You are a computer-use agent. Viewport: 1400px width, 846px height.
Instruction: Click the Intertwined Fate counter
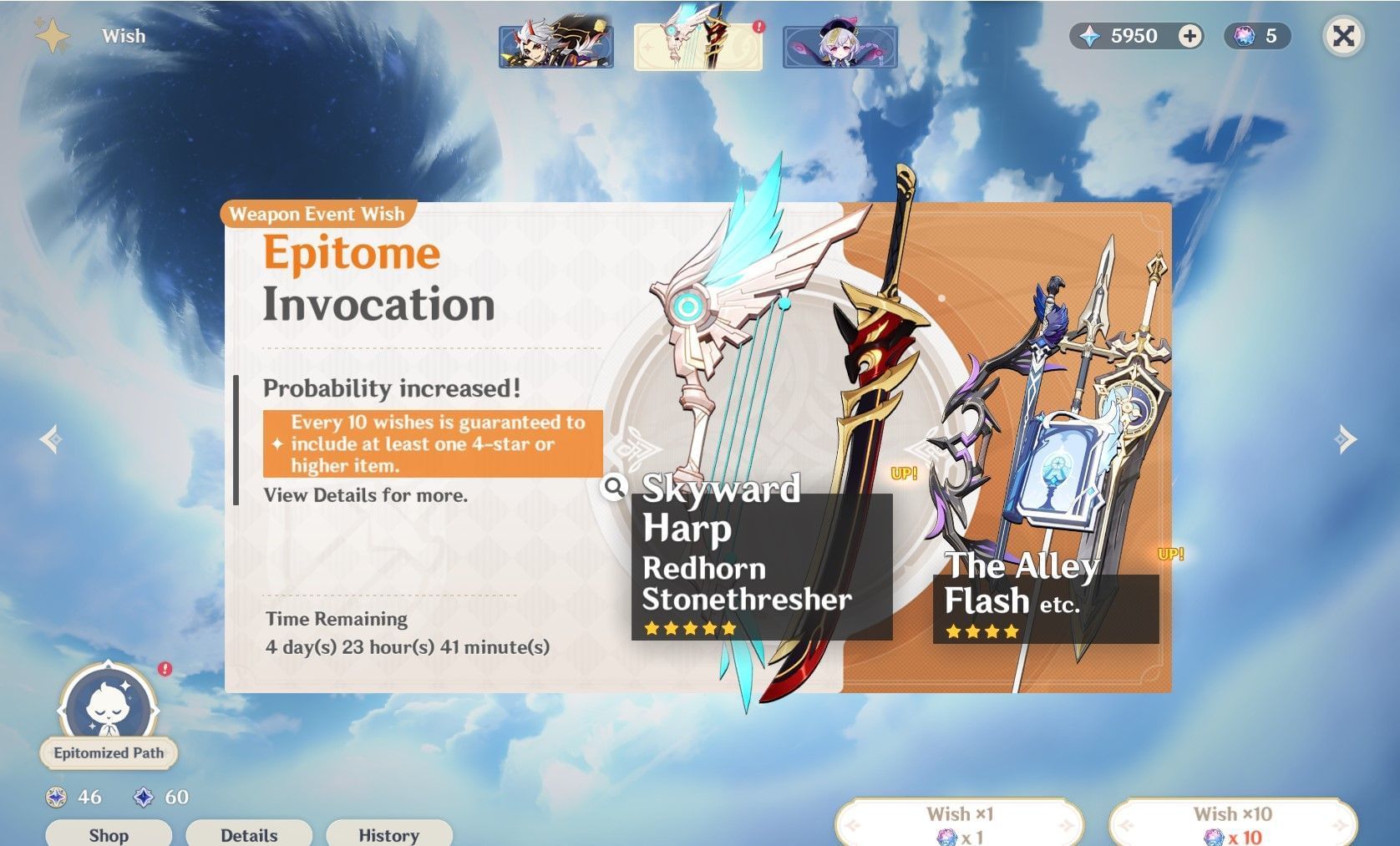tap(1258, 36)
